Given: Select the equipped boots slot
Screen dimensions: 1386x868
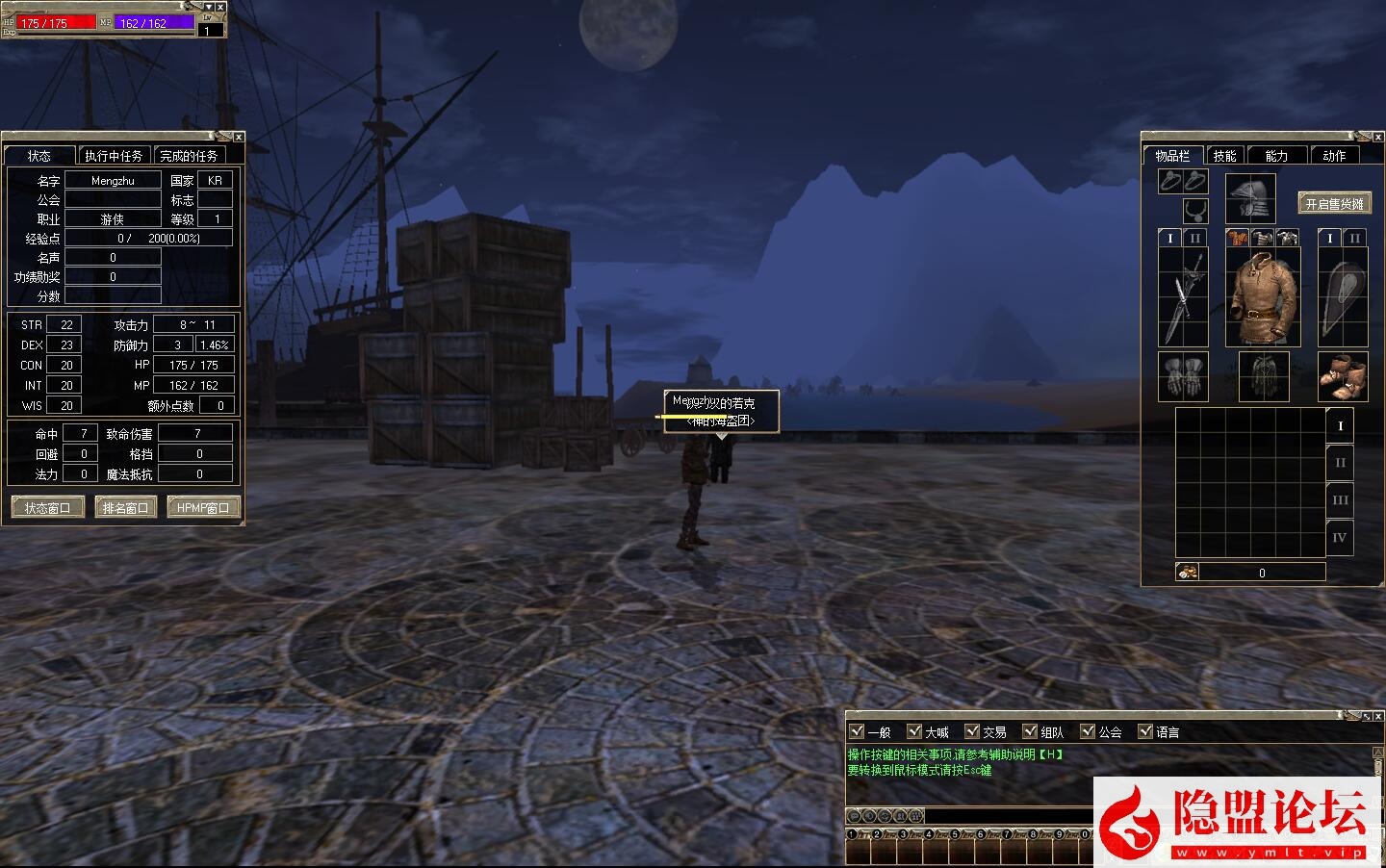Looking at the screenshot, I should 1342,376.
